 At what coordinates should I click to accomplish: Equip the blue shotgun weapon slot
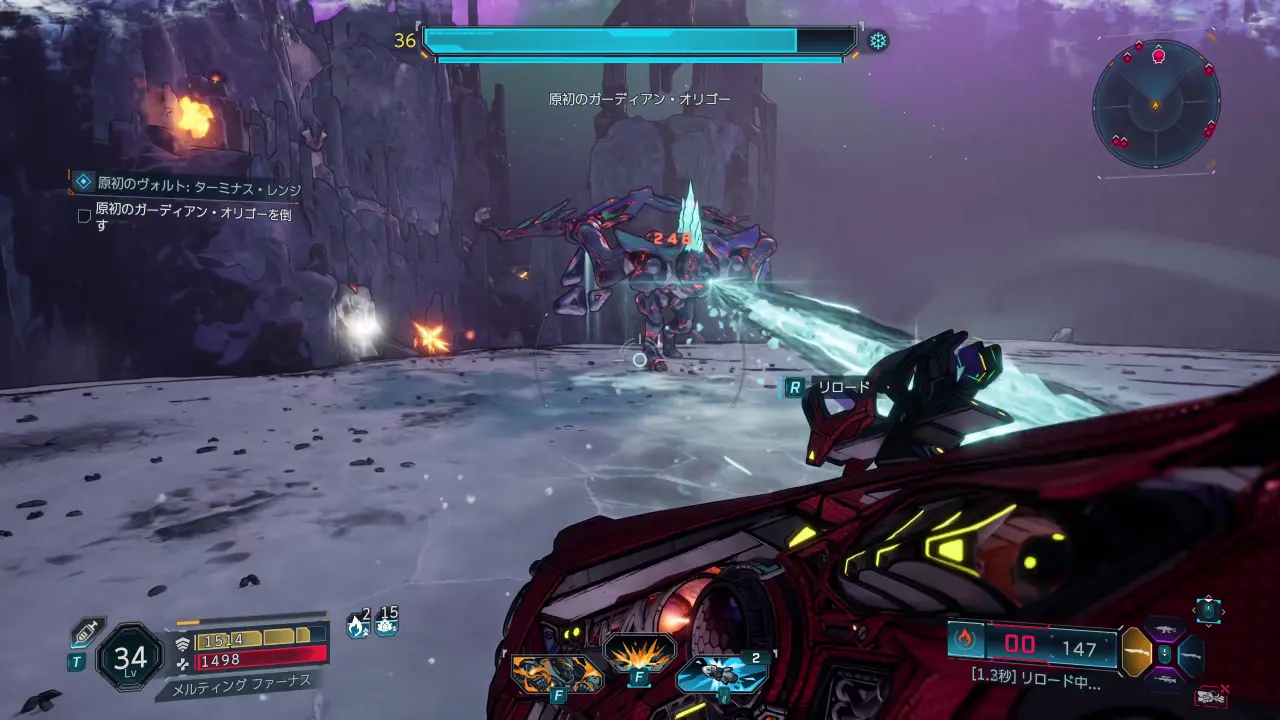click(1191, 654)
